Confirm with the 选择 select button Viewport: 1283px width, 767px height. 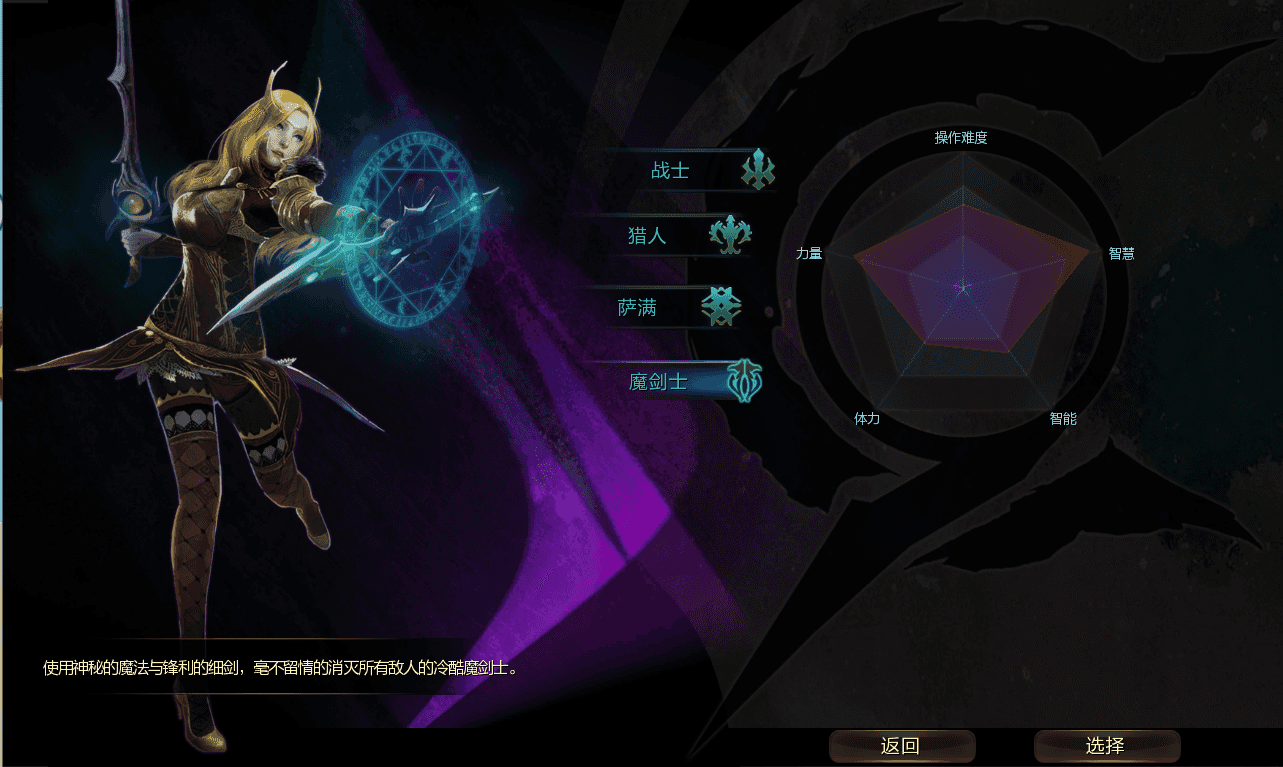[x=1106, y=746]
